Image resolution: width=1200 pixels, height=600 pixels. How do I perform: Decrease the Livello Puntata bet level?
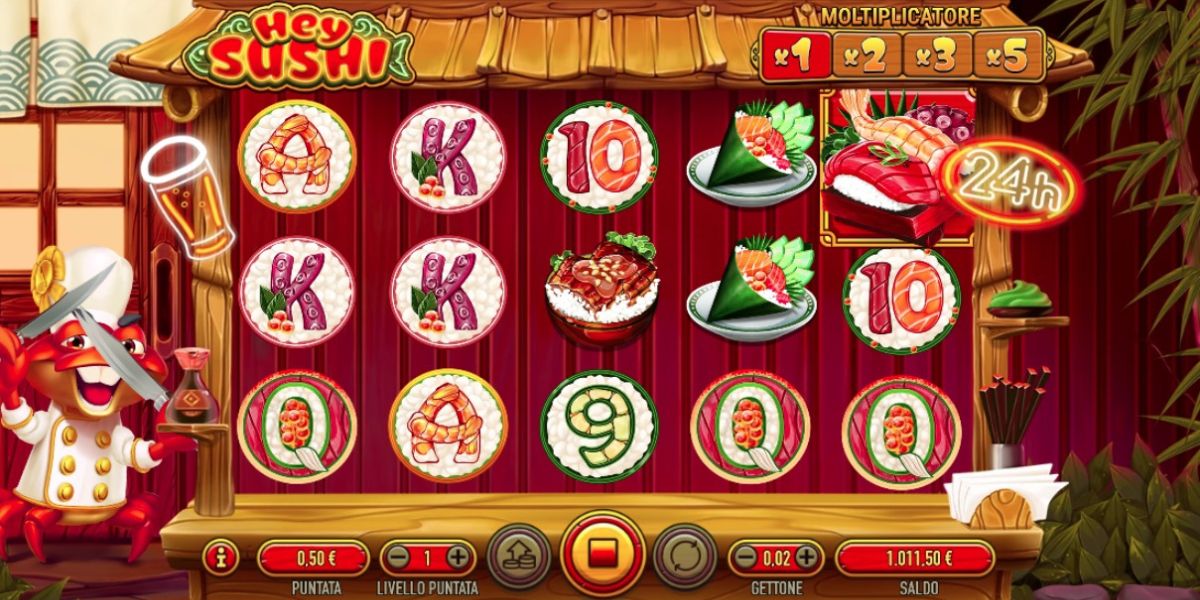point(399,557)
